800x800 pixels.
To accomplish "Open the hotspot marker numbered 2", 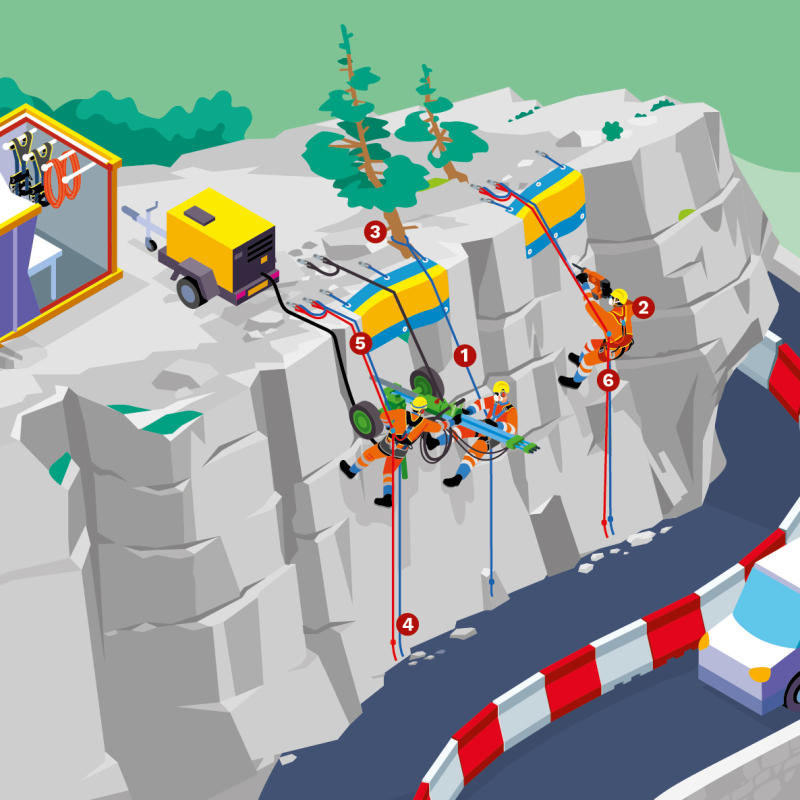I will pos(643,307).
